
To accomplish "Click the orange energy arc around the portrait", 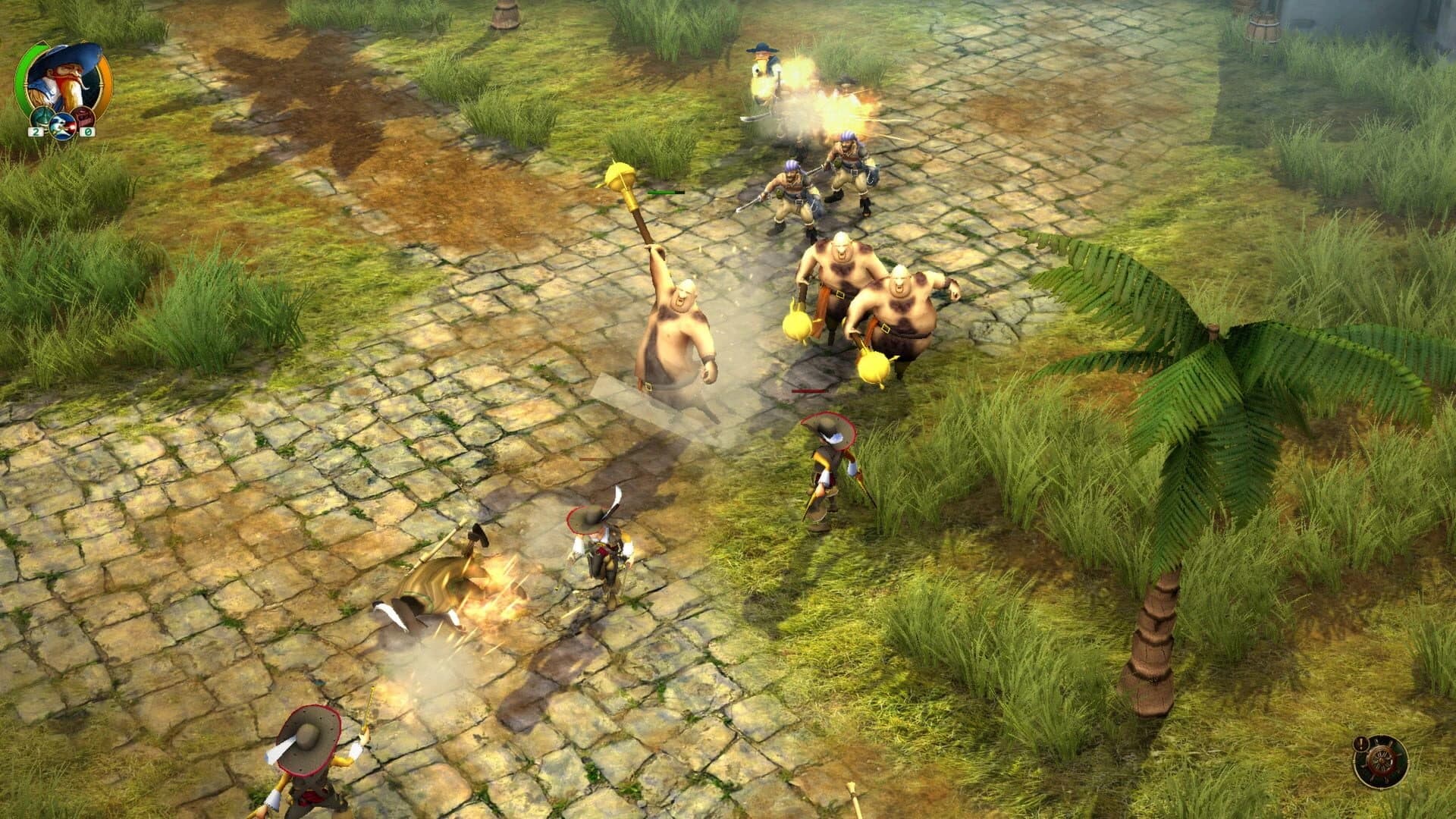I will pos(105,80).
